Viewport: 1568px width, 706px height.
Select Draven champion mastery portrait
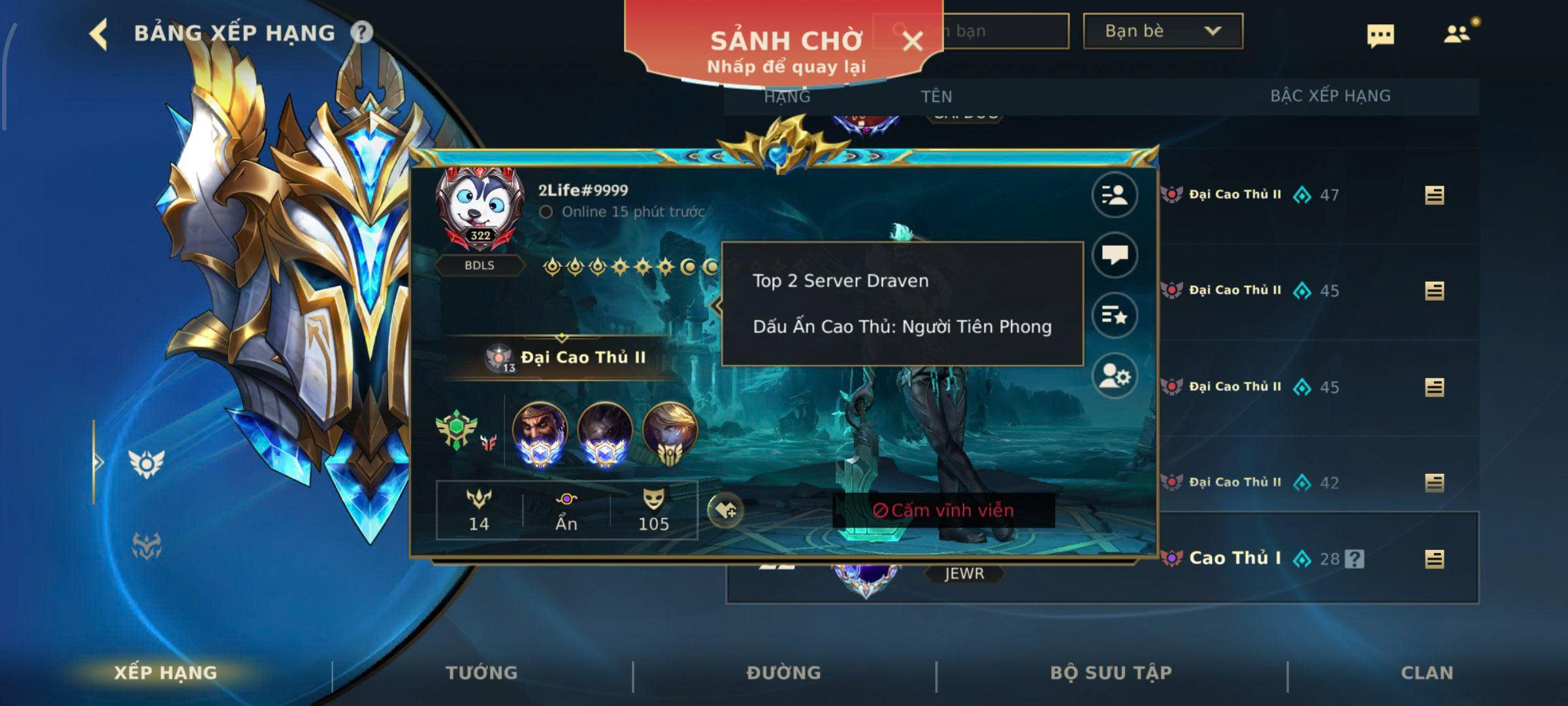[x=540, y=431]
